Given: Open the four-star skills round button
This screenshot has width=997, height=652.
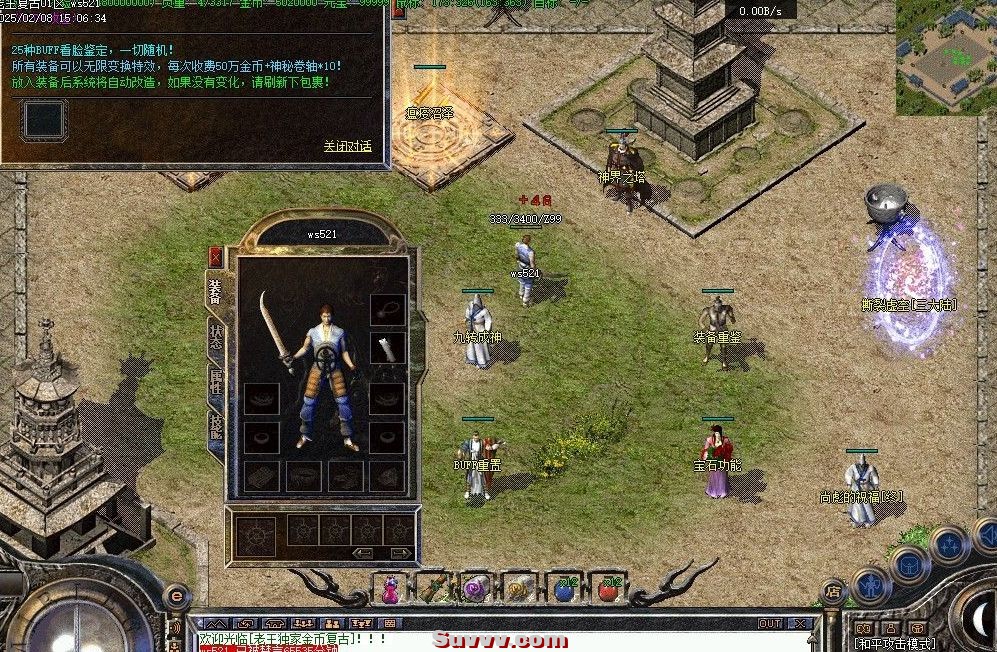Looking at the screenshot, I should (949, 544).
